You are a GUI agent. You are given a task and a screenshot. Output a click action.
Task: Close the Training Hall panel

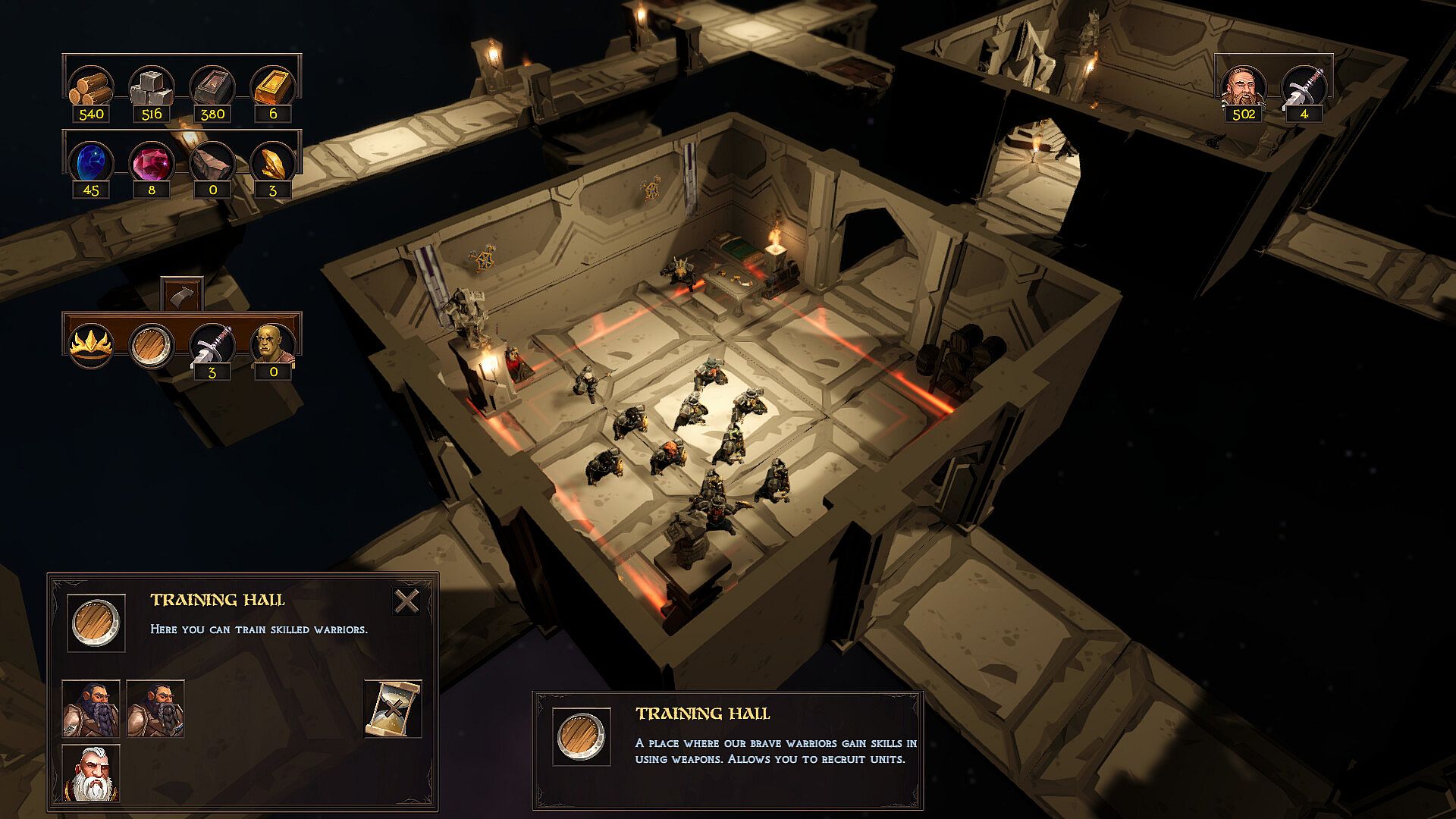pos(407,601)
